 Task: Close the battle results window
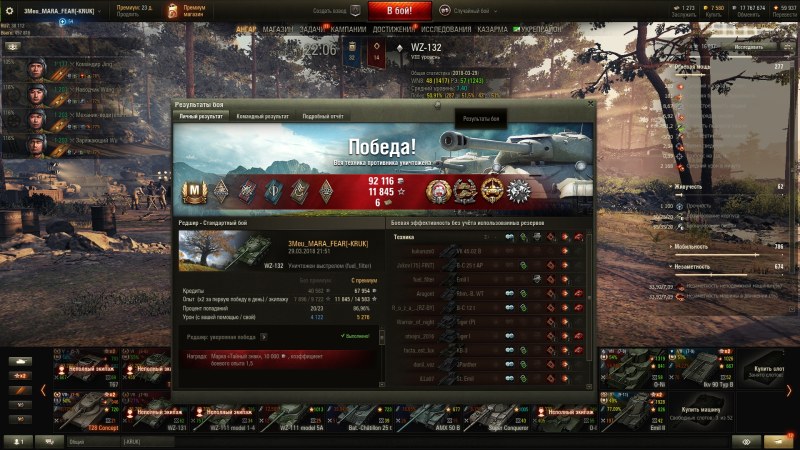[x=591, y=103]
